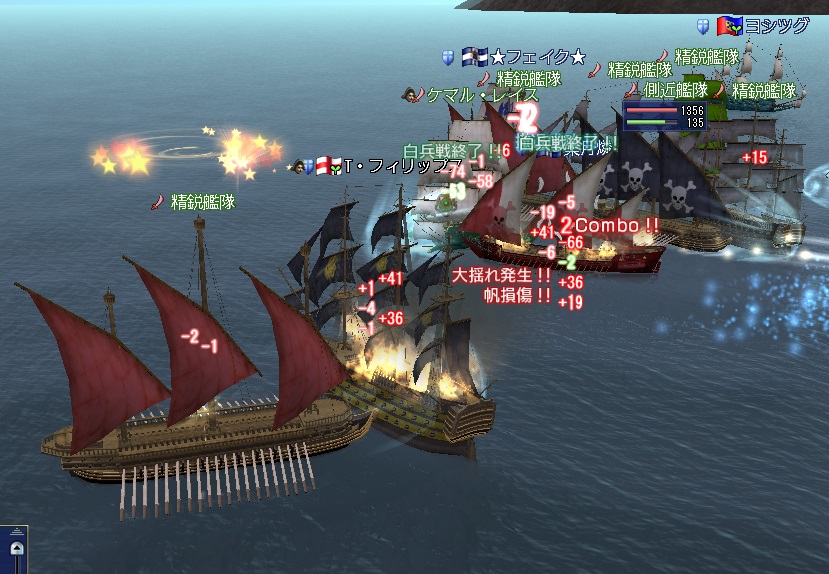This screenshot has width=829, height=574.
Task: Select the T・フィリップス ship nameplate
Action: 404,166
